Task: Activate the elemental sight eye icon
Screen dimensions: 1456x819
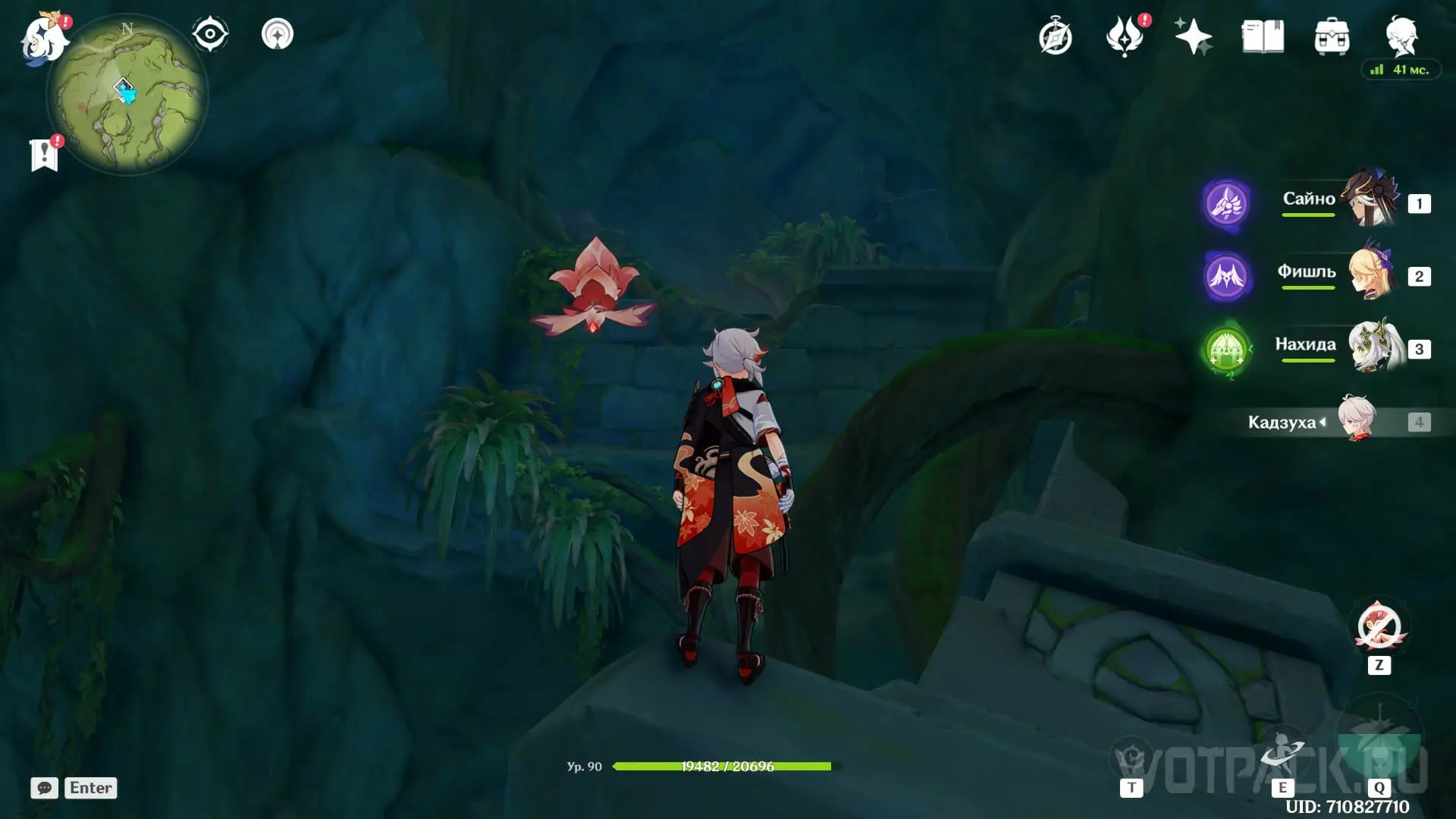Action: click(210, 35)
